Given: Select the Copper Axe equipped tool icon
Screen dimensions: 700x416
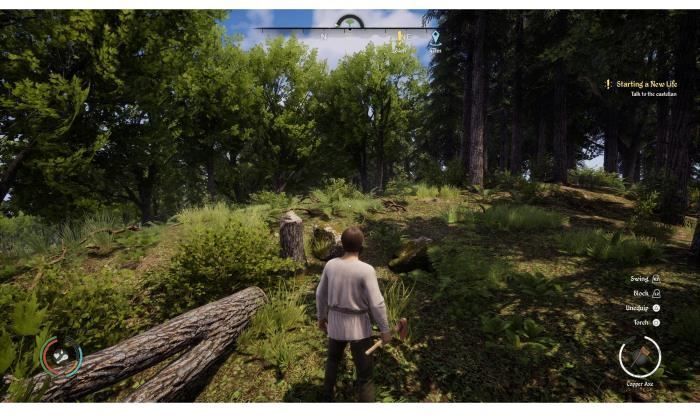Looking at the screenshot, I should [x=639, y=356].
